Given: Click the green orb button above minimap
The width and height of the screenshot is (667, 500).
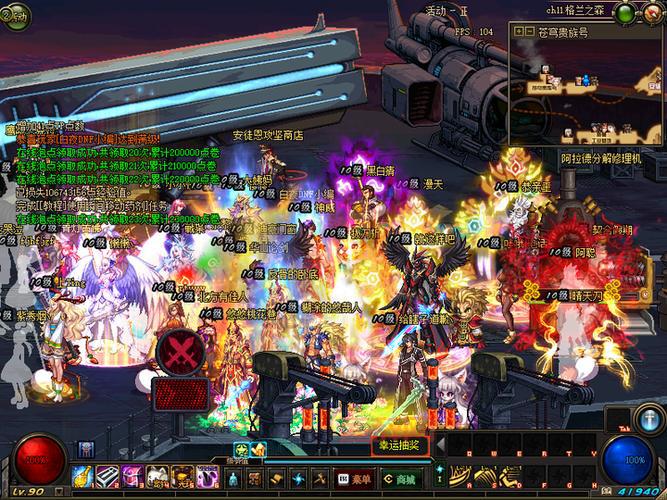Looking at the screenshot, I should pos(624,13).
